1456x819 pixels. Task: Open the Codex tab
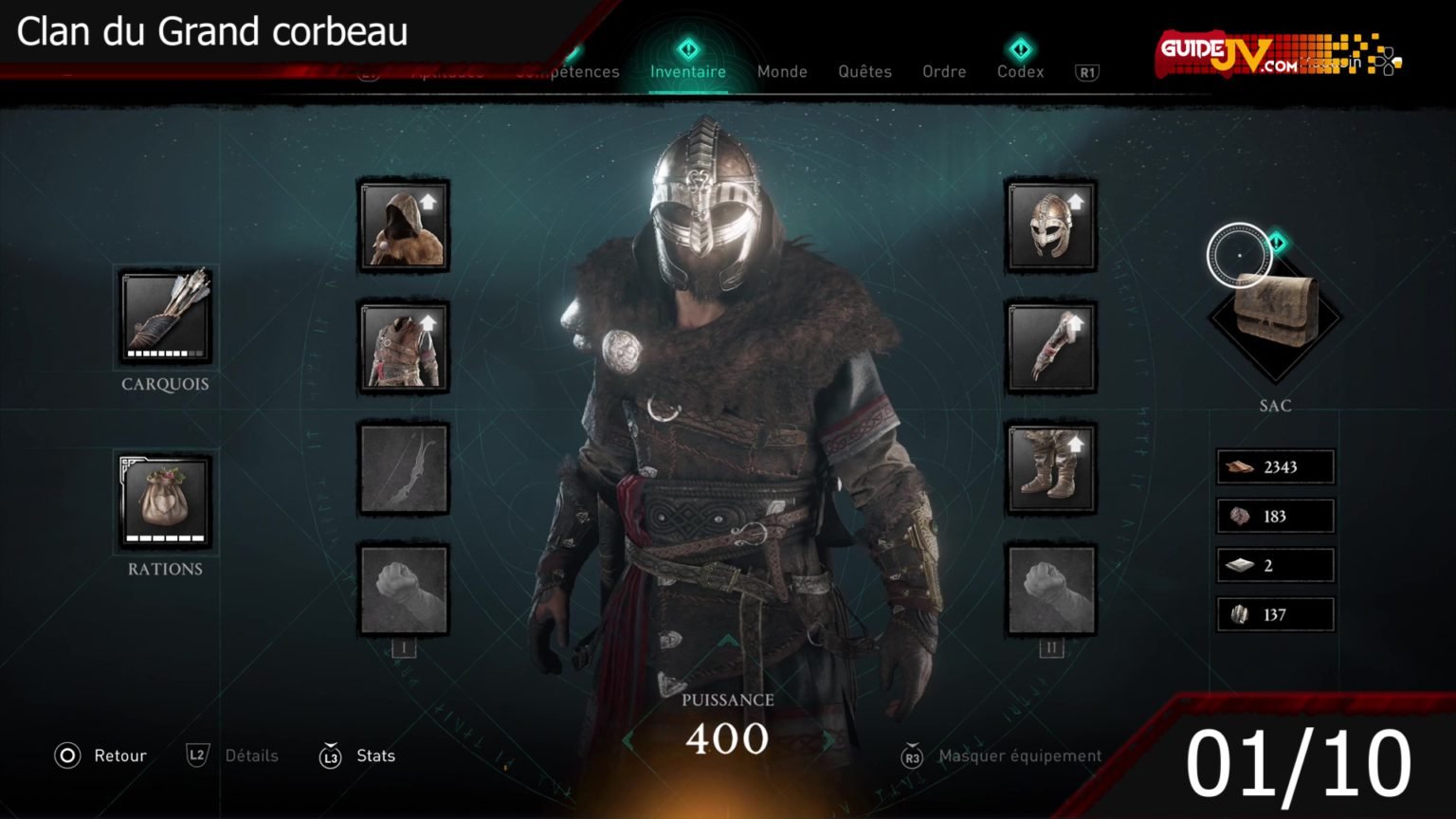1020,71
